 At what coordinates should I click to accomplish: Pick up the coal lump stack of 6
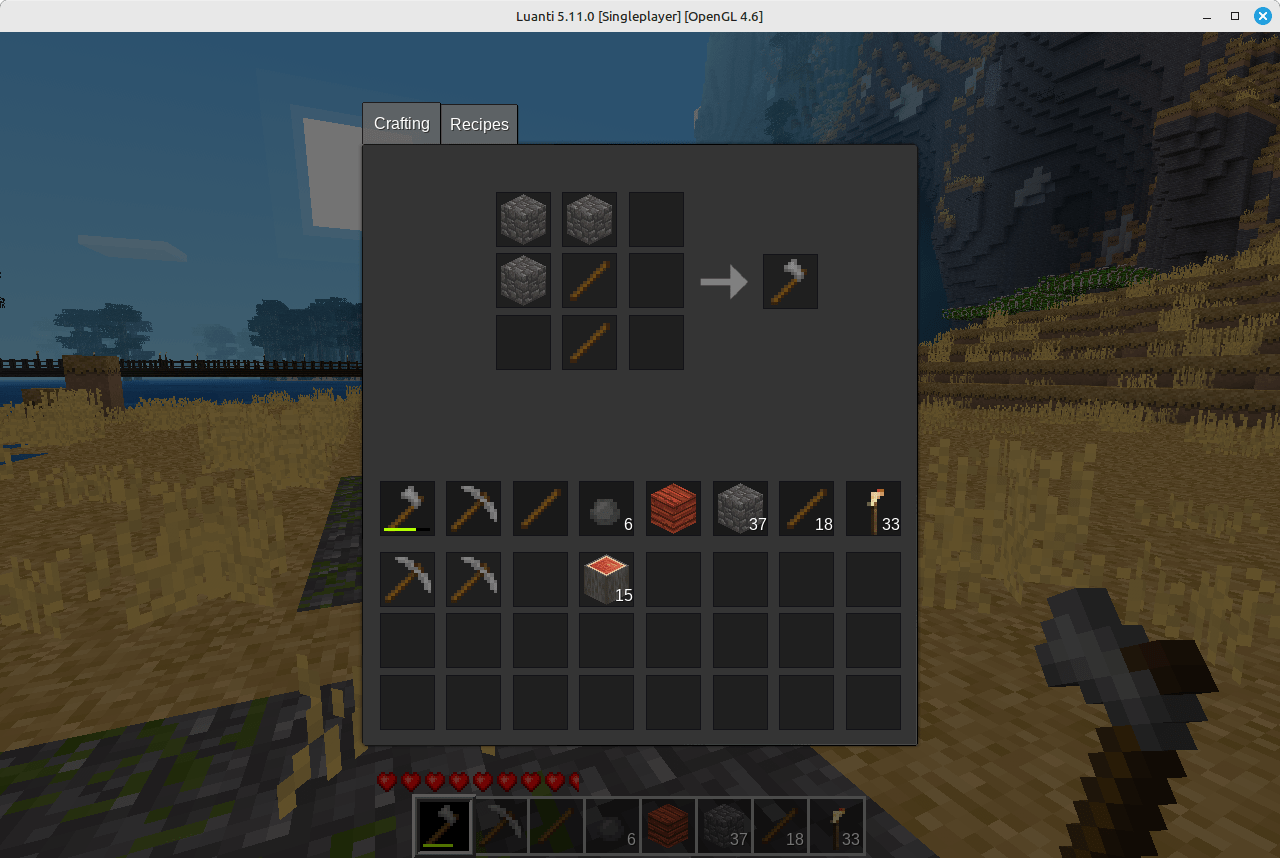pos(606,508)
